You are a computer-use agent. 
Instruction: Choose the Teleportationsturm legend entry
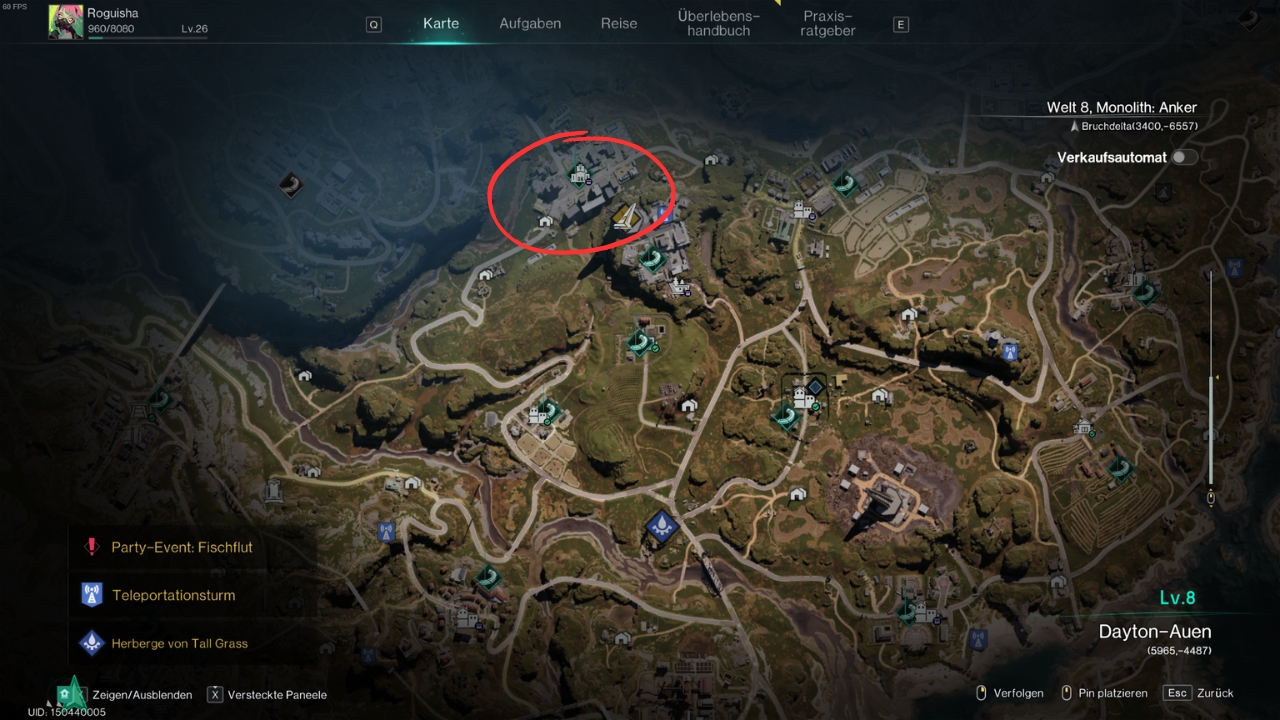click(173, 595)
